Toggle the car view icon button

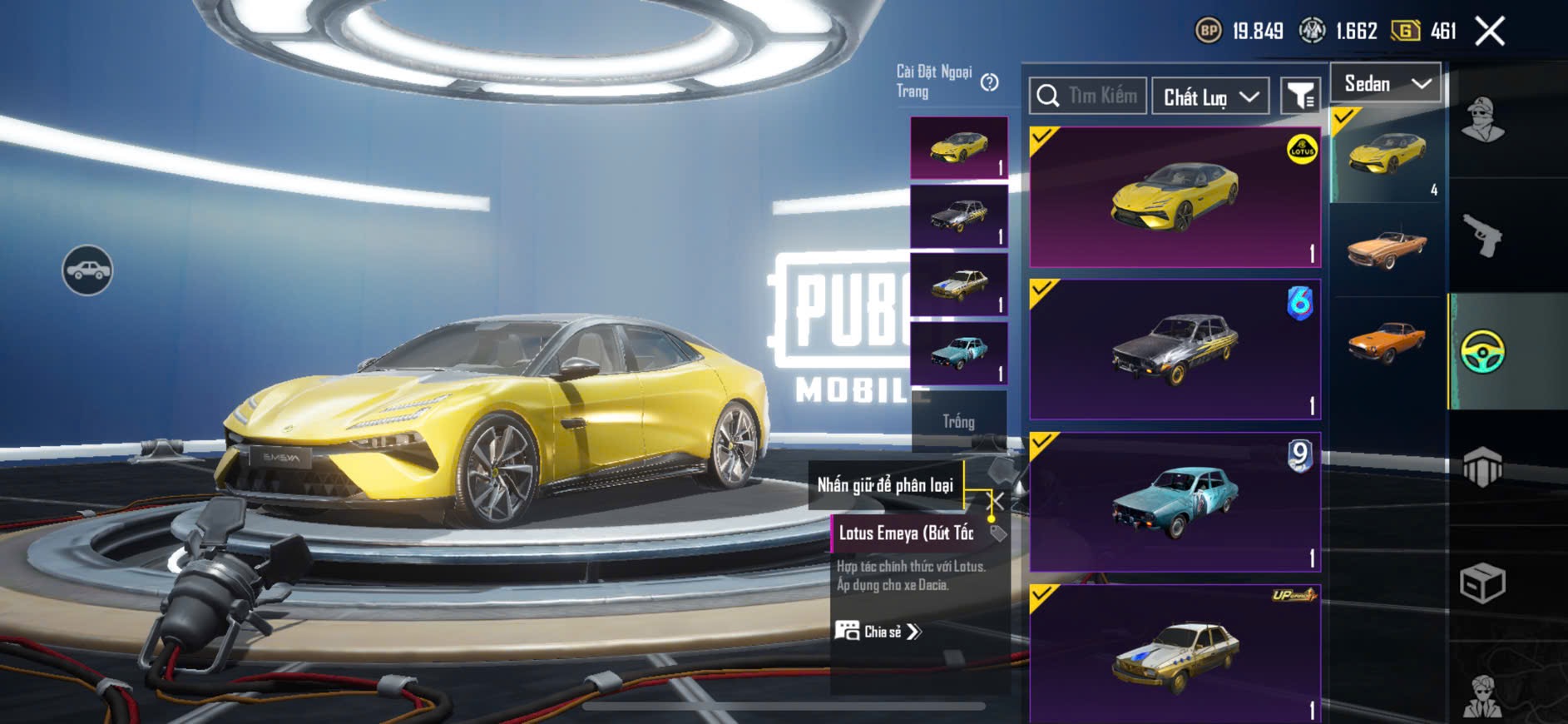click(87, 270)
